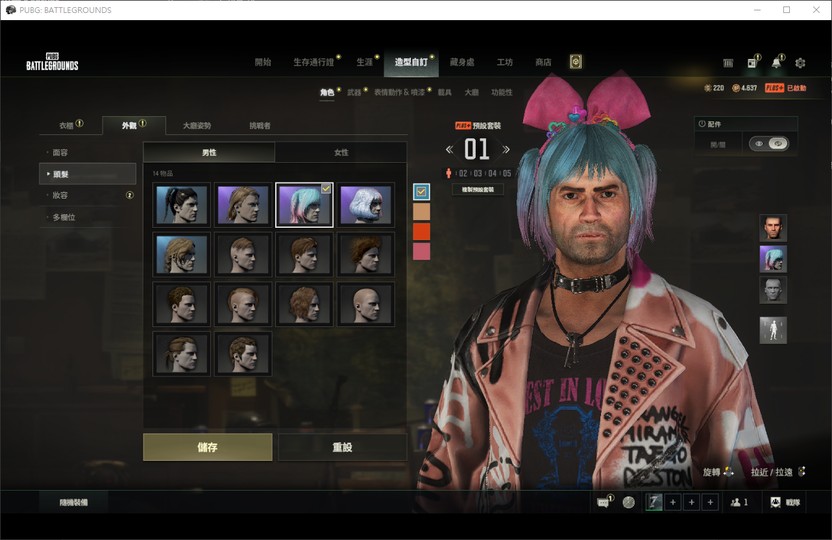Pick the bald head hairstyle thumbnail

click(365, 304)
